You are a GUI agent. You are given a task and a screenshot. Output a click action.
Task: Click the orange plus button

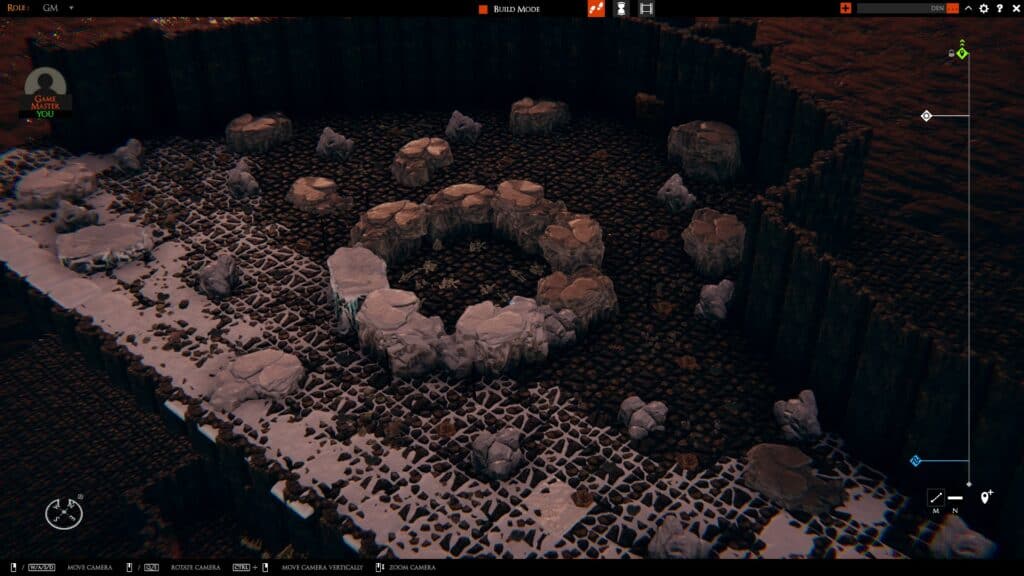846,9
